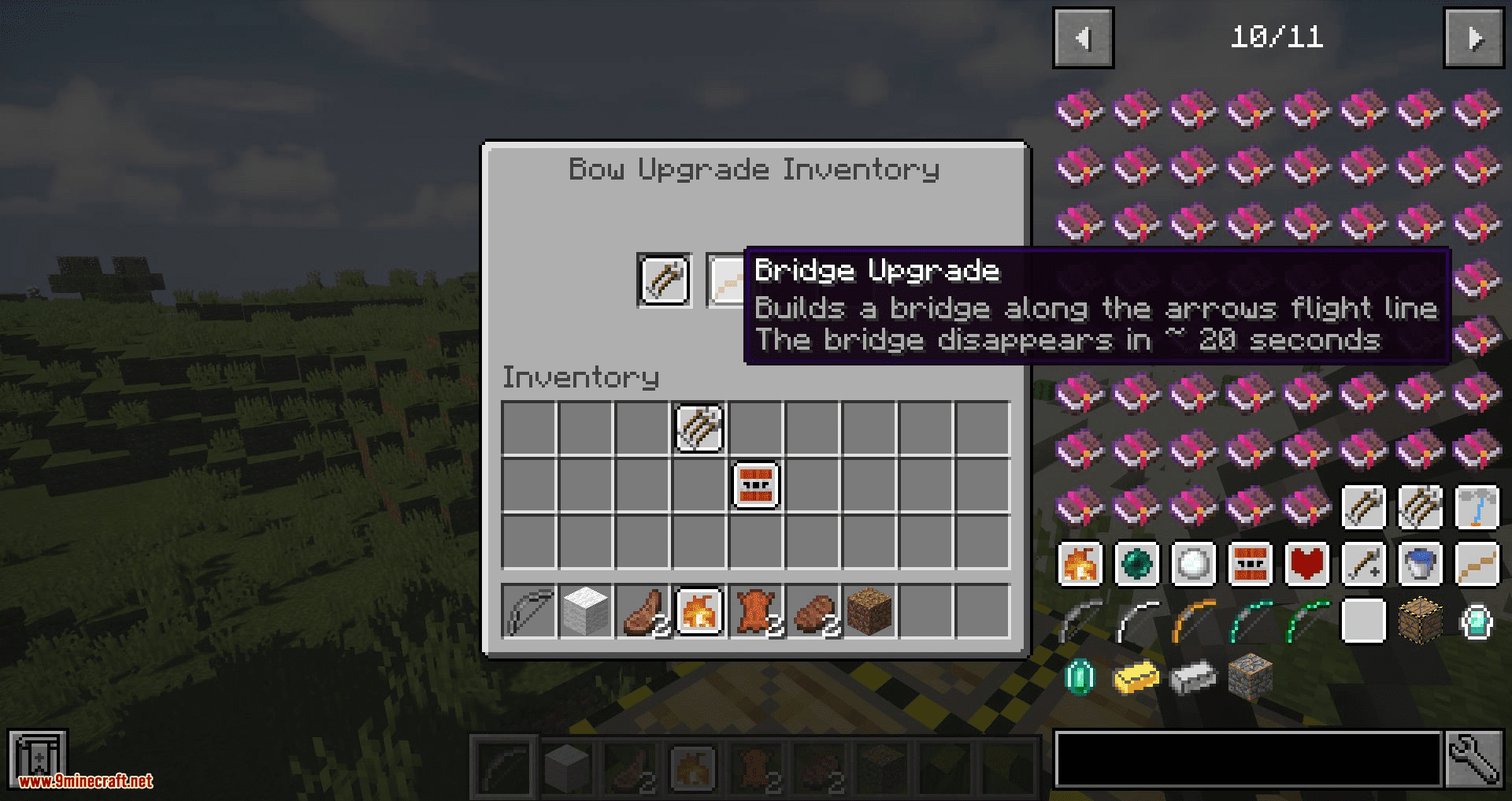This screenshot has width=1512, height=801.
Task: Select the leather stack in the hotbar
Action: point(756,610)
